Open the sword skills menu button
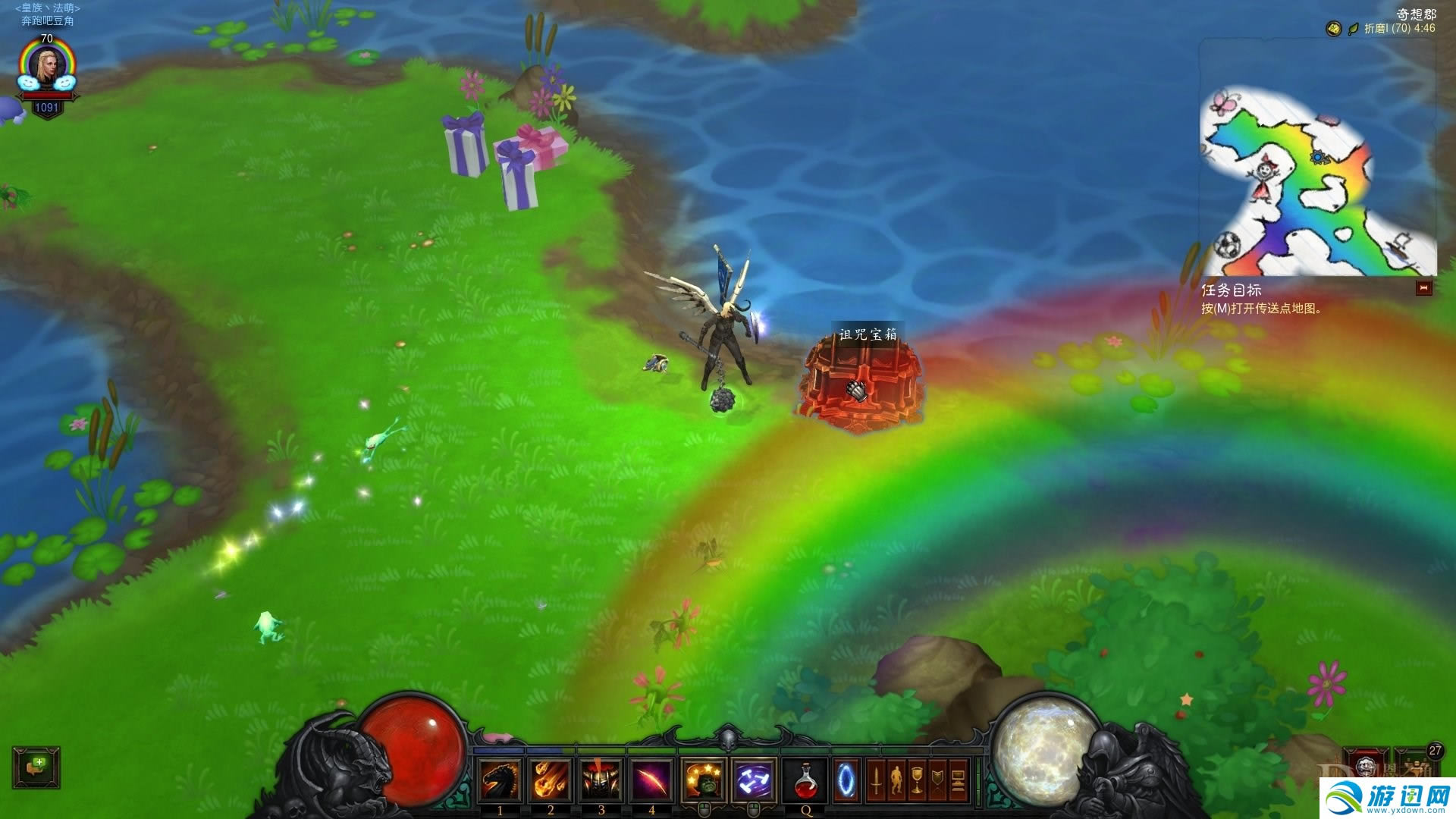The image size is (1456, 819). [876, 780]
